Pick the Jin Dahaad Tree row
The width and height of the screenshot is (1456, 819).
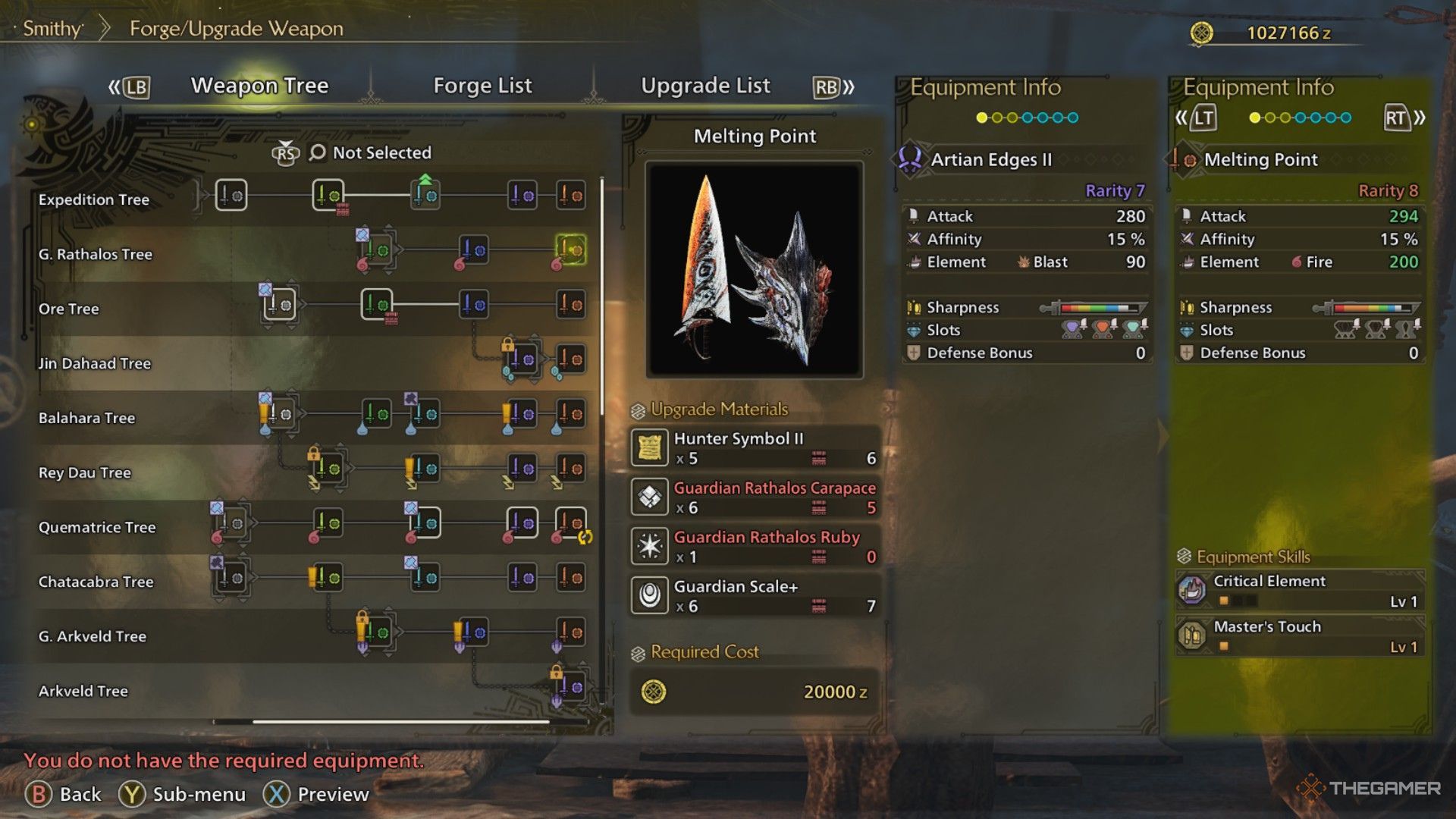coord(95,363)
